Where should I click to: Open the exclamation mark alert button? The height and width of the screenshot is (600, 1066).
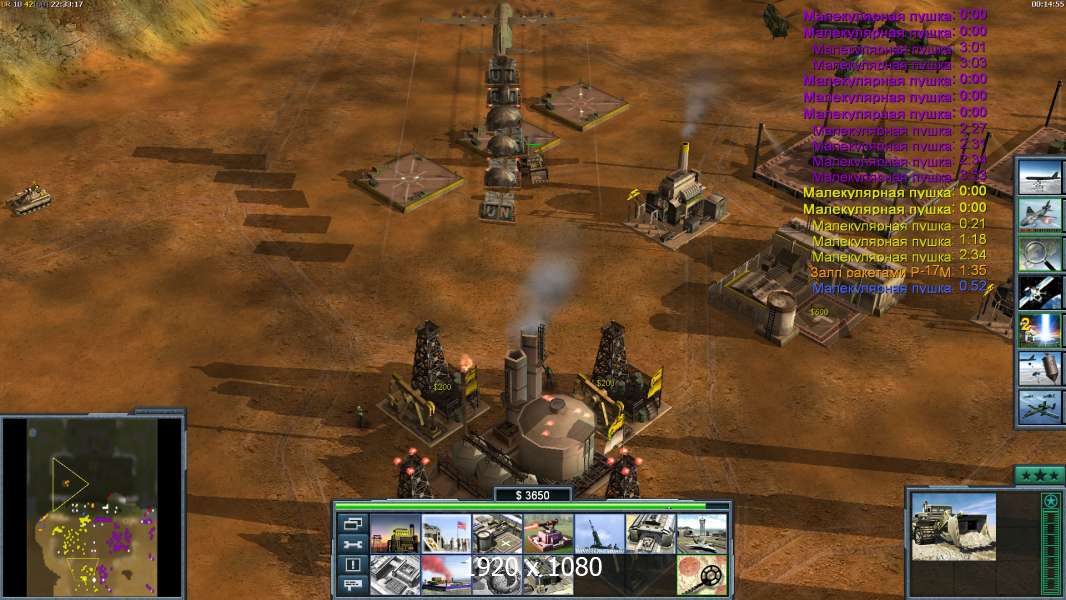(x=352, y=565)
